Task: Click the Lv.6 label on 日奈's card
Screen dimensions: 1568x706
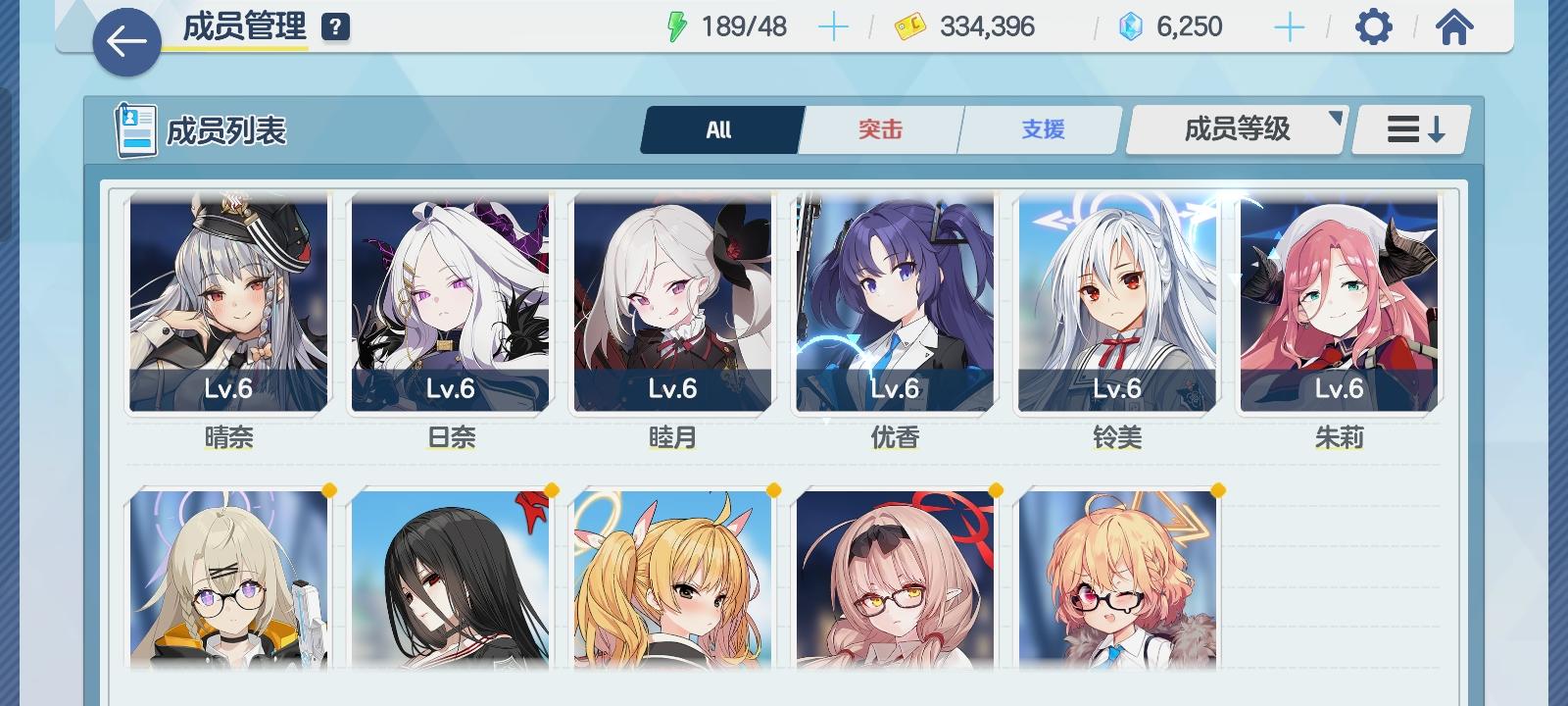Action: (450, 389)
